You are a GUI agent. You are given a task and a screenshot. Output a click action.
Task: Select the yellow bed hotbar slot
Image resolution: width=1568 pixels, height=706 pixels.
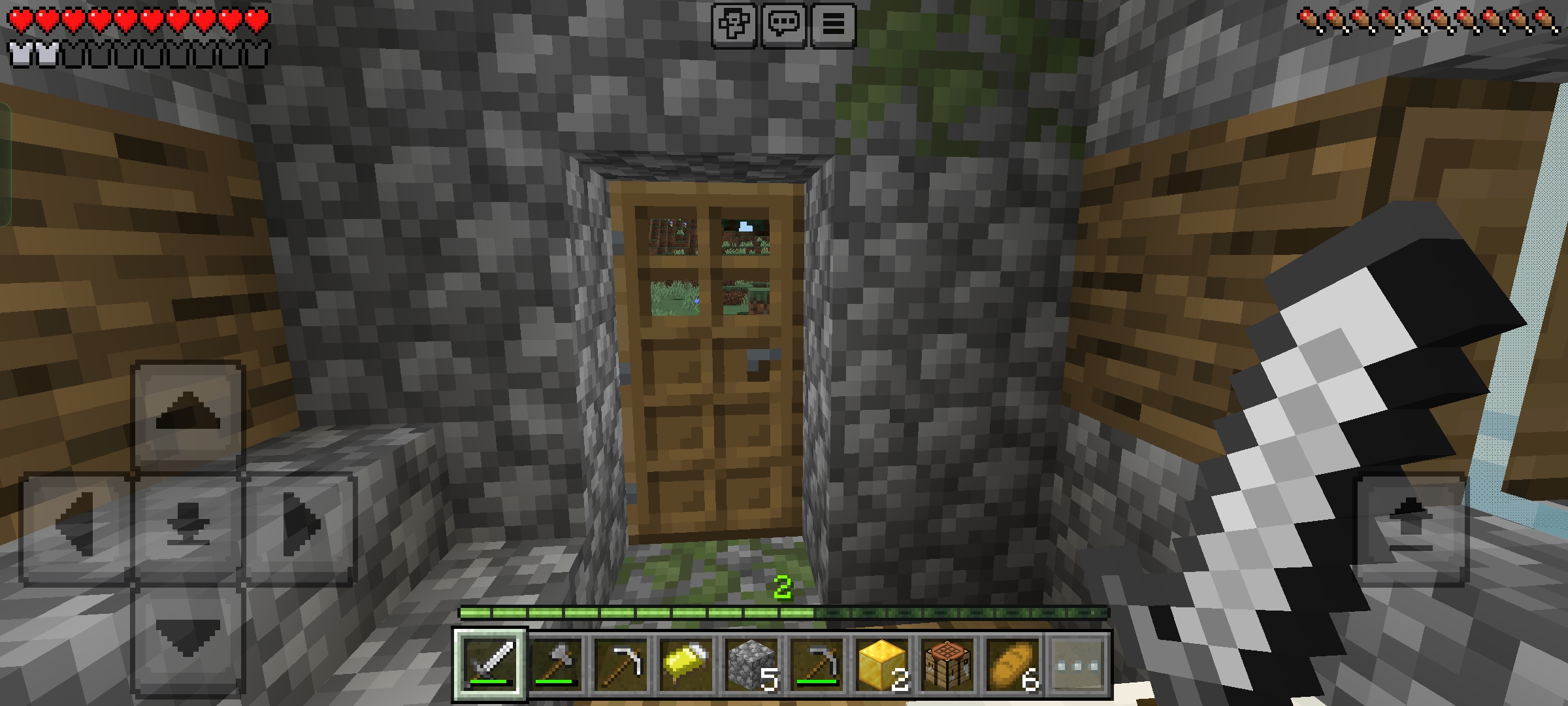pos(686,665)
